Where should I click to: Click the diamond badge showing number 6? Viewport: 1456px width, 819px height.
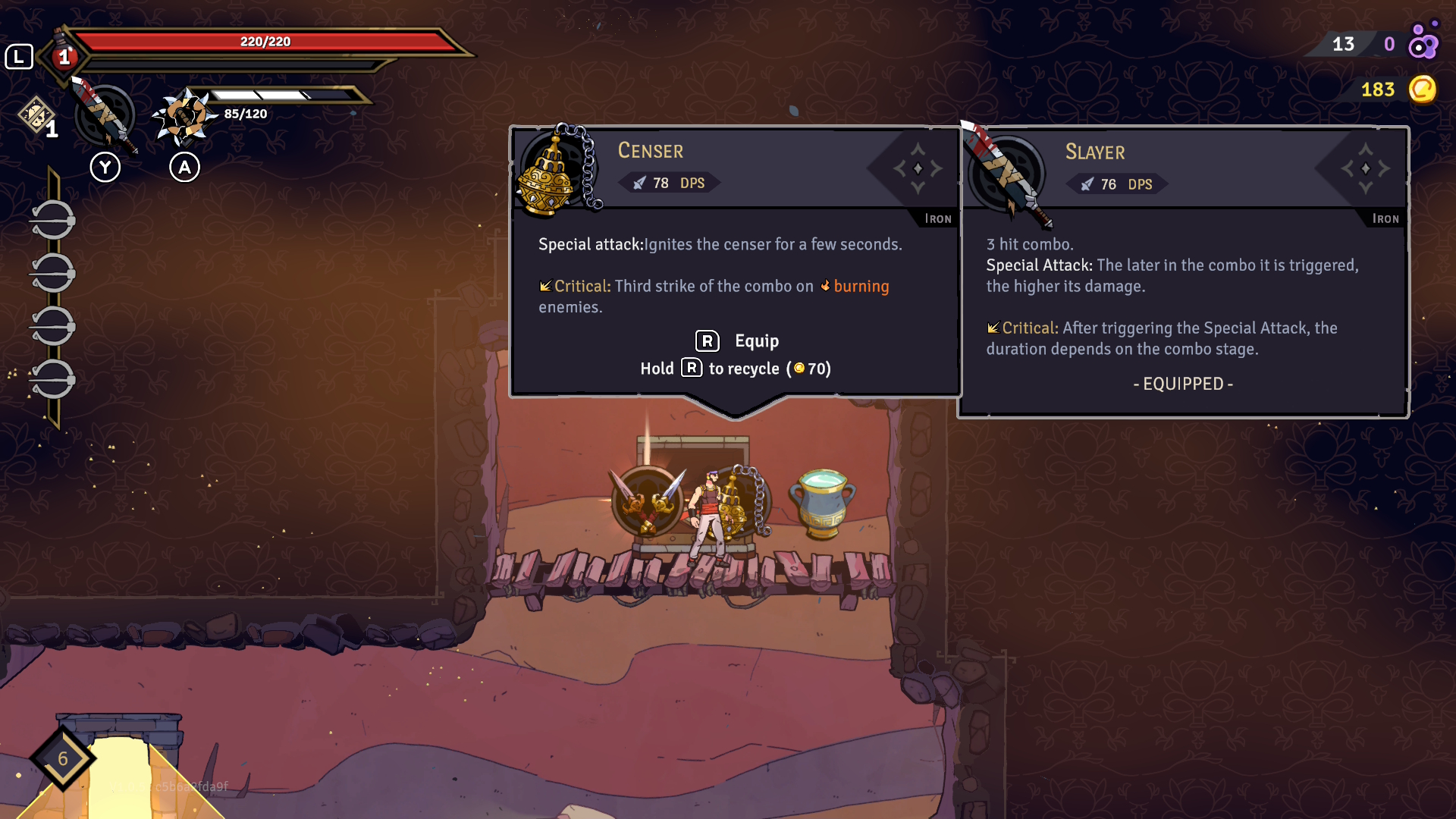click(63, 758)
